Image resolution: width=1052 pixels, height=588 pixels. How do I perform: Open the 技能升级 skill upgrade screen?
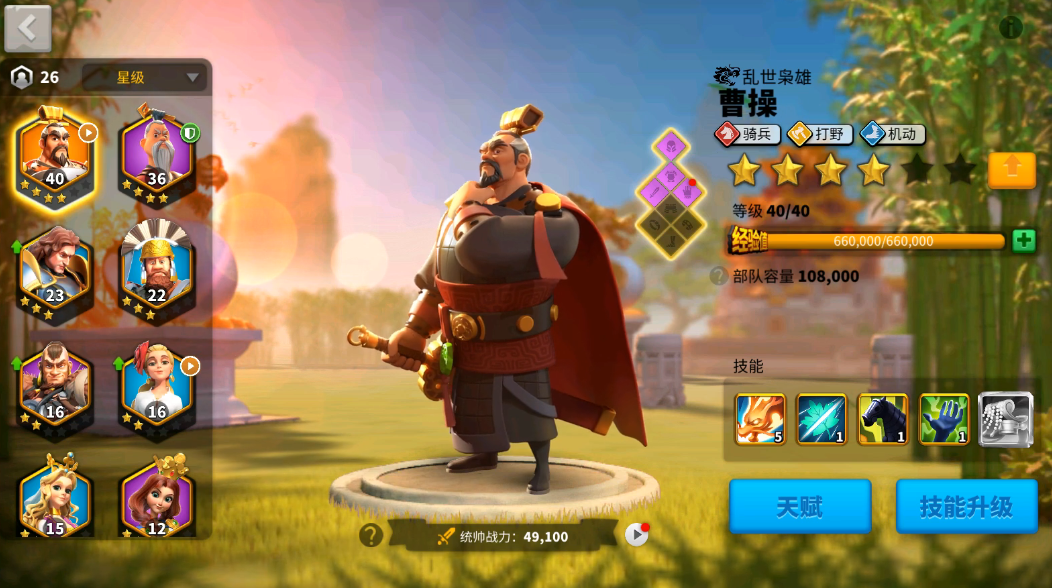click(966, 506)
